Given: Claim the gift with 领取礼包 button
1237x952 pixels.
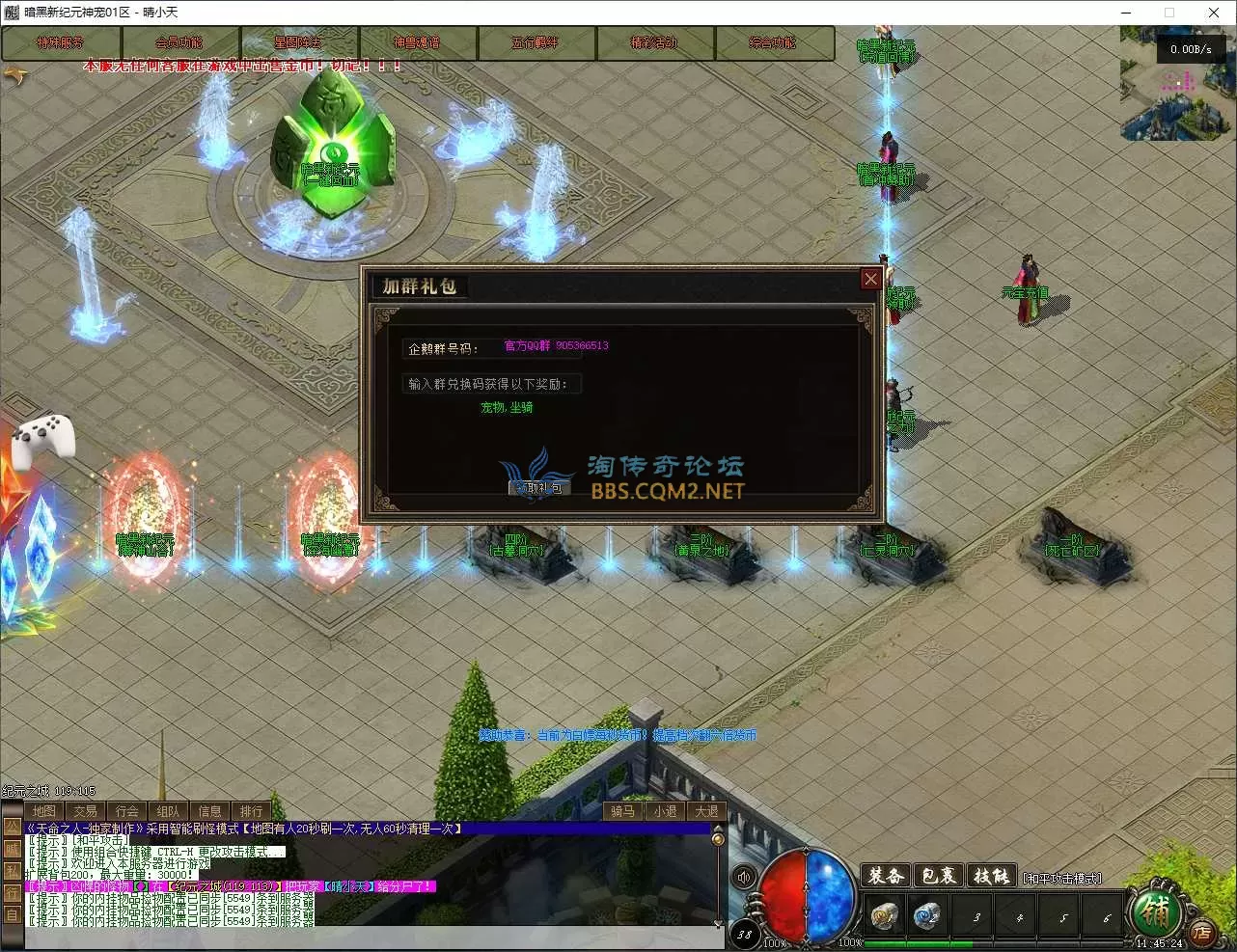Looking at the screenshot, I should (x=540, y=488).
